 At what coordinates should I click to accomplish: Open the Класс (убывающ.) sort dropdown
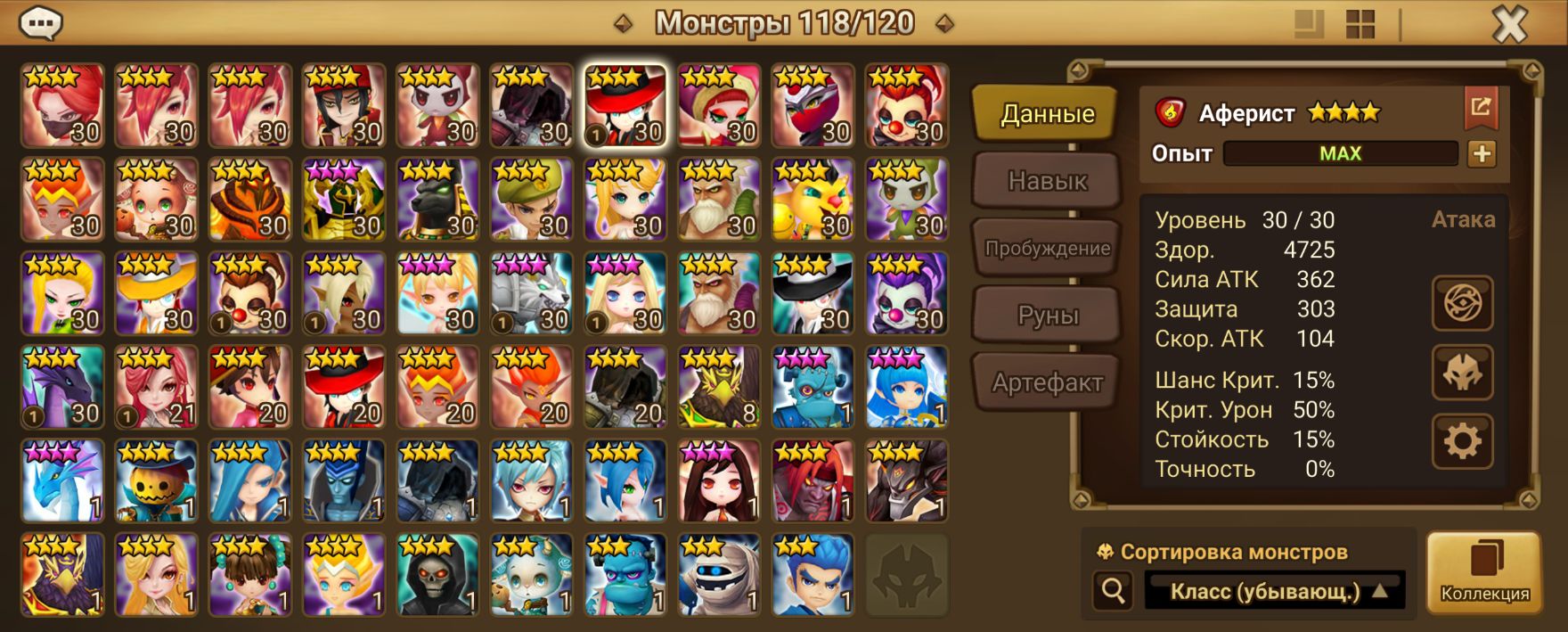click(x=1274, y=591)
